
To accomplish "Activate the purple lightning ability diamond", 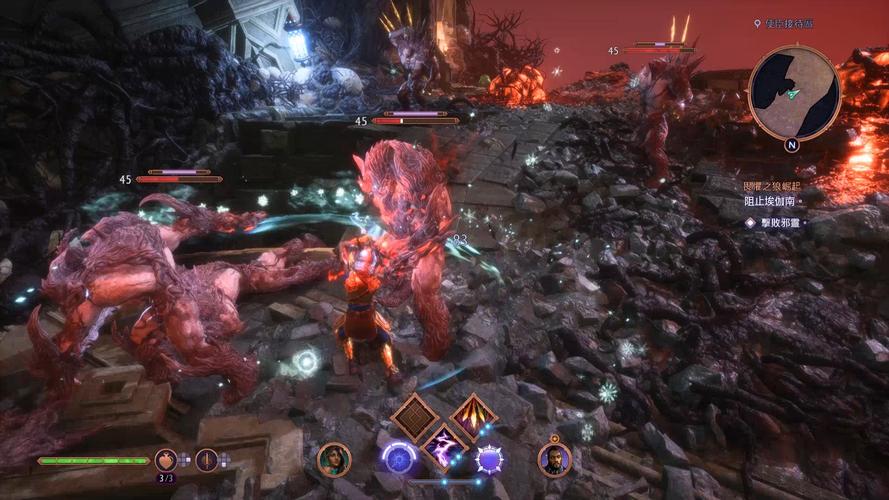I will 444,446.
